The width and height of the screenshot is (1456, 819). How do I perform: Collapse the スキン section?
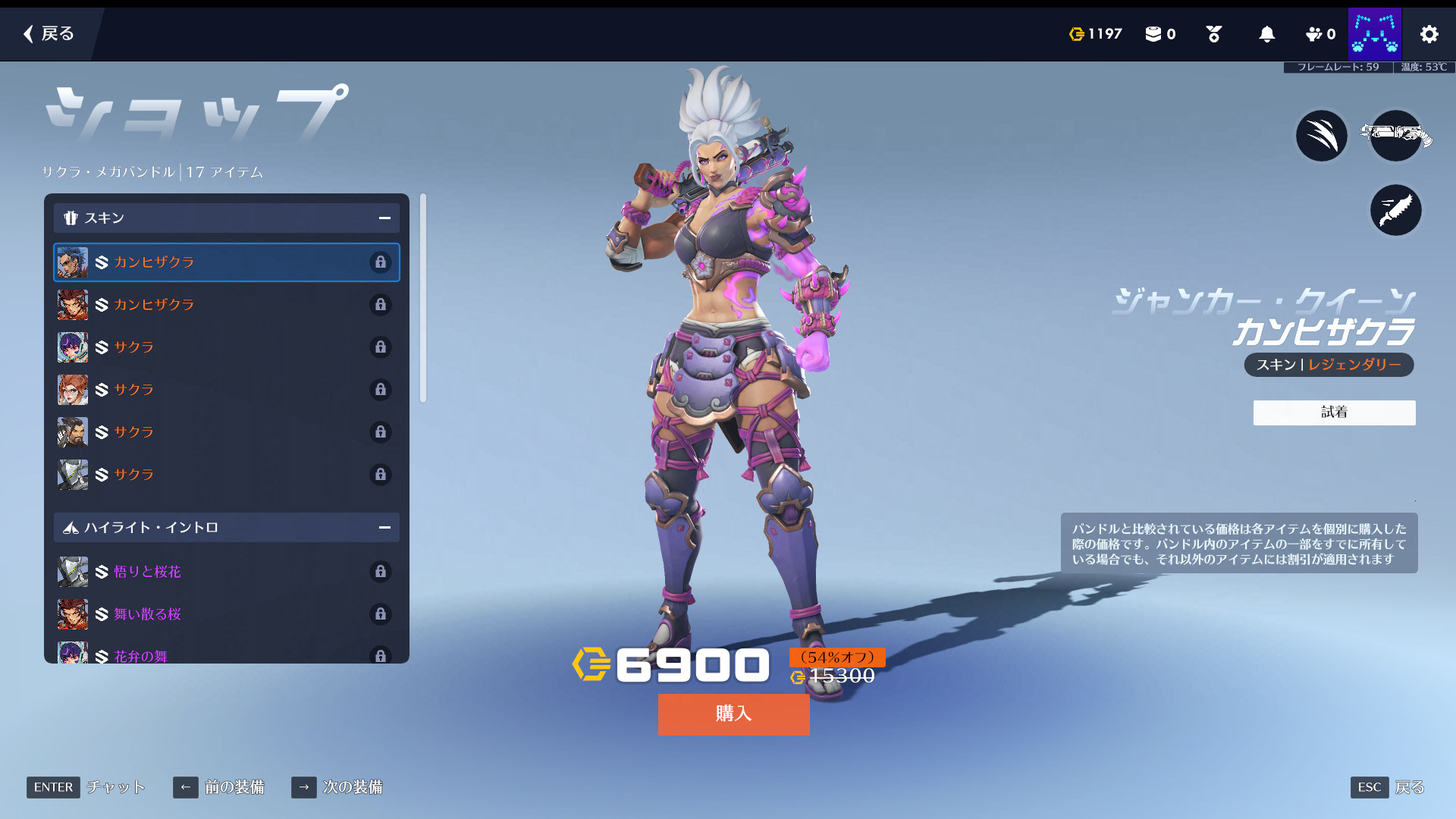(384, 218)
